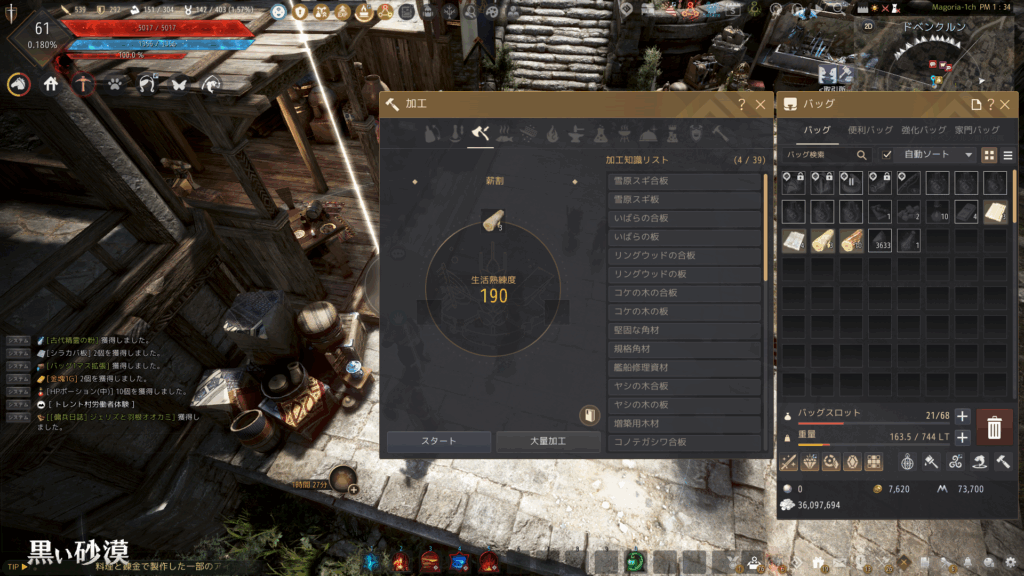Viewport: 1024px width, 576px height.
Task: Click the バッグ検索 search field
Action: click(822, 155)
